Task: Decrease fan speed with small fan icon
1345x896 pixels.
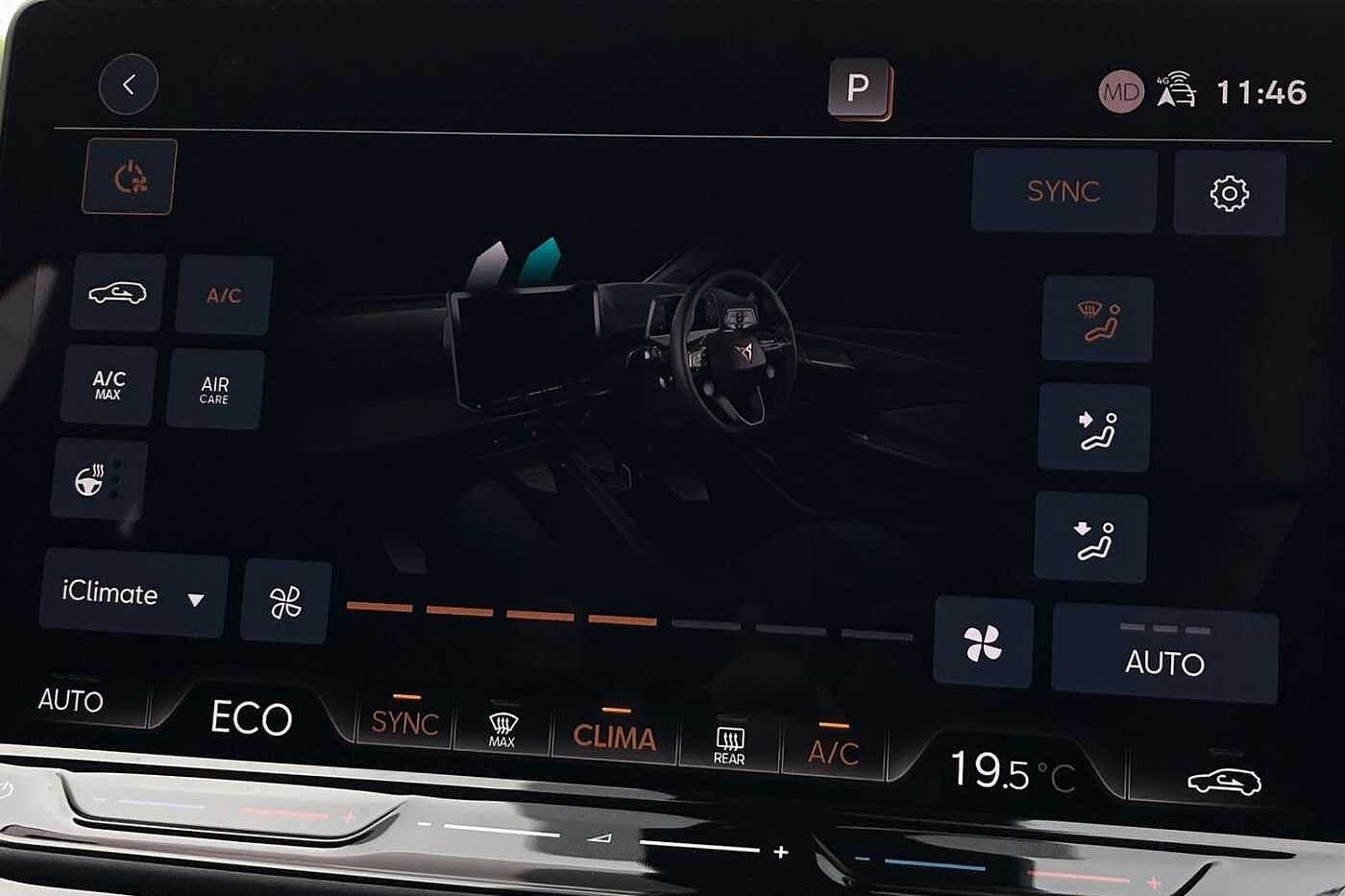Action: [x=285, y=602]
